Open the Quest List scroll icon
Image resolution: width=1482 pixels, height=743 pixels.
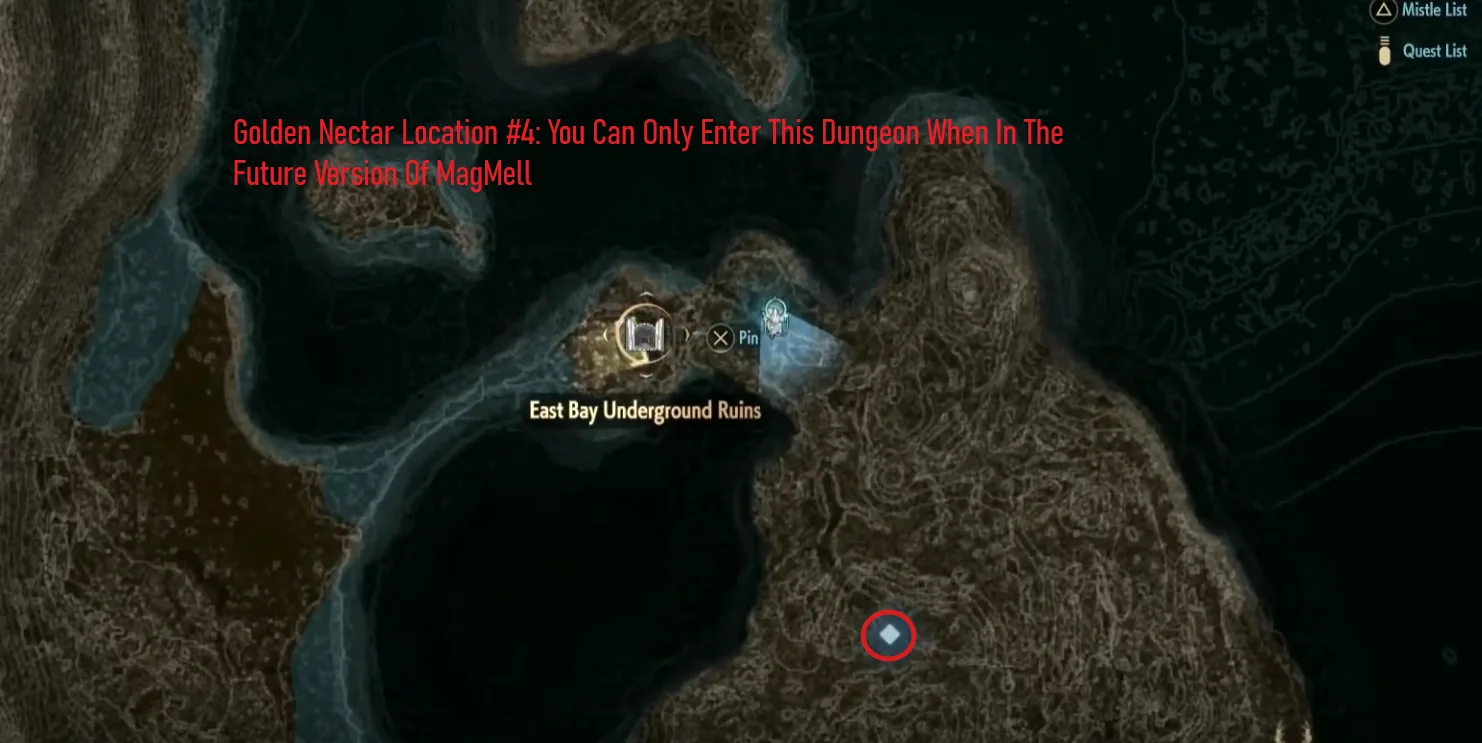click(x=1384, y=49)
